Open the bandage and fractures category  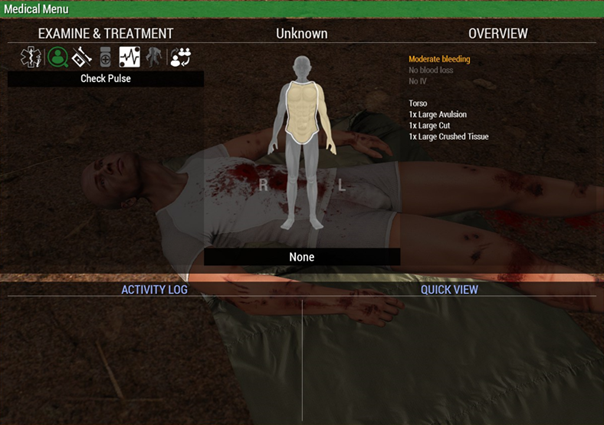81,58
